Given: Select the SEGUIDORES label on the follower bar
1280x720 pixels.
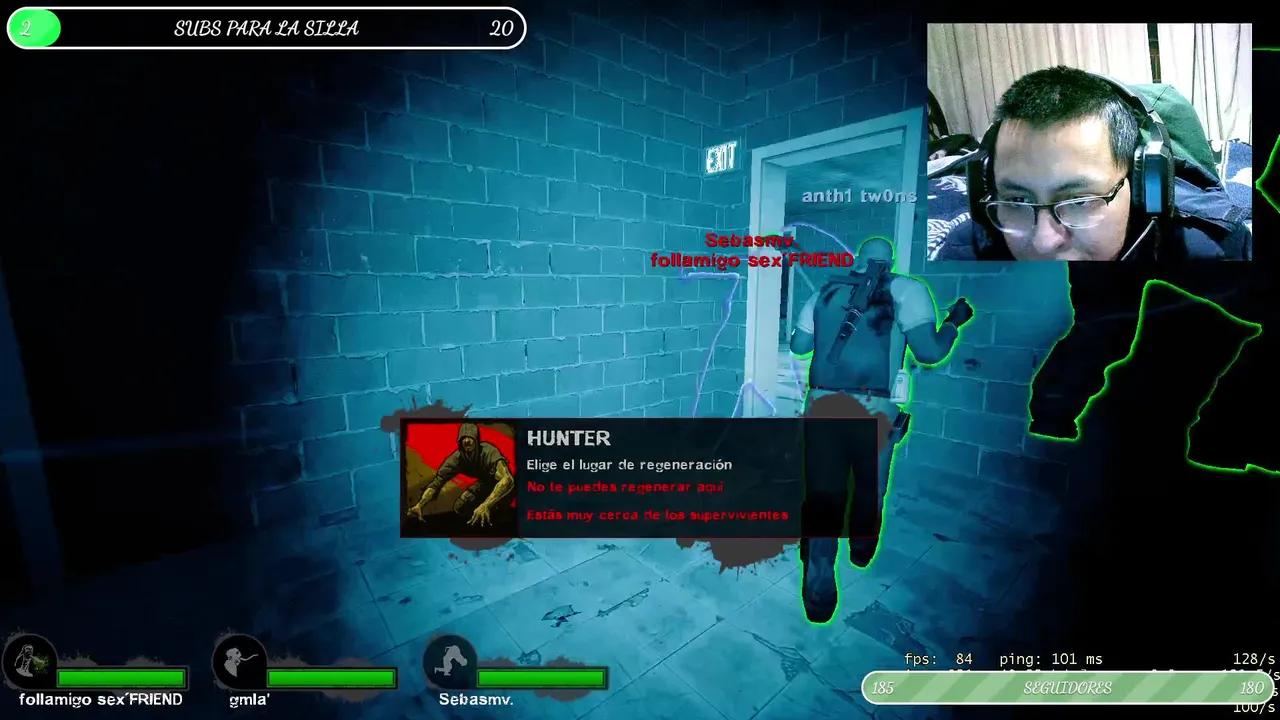Looking at the screenshot, I should (x=1067, y=688).
